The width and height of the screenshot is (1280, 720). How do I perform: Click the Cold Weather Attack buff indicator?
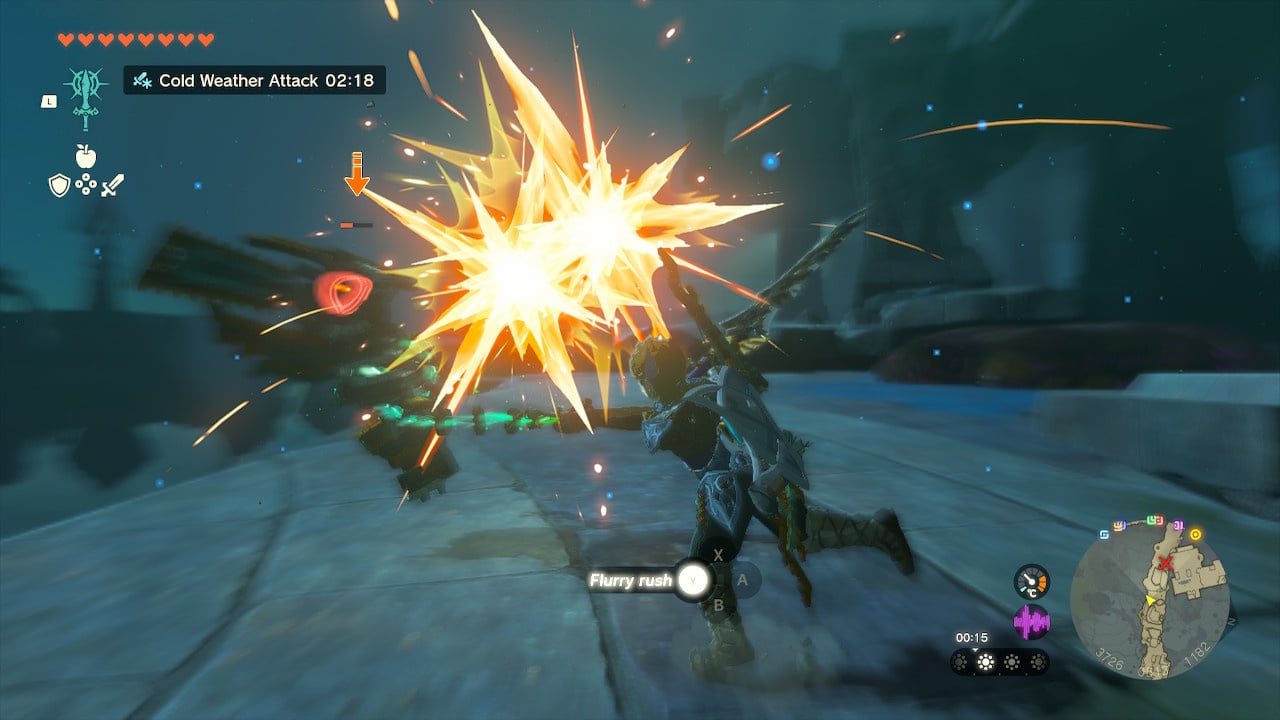click(x=254, y=80)
